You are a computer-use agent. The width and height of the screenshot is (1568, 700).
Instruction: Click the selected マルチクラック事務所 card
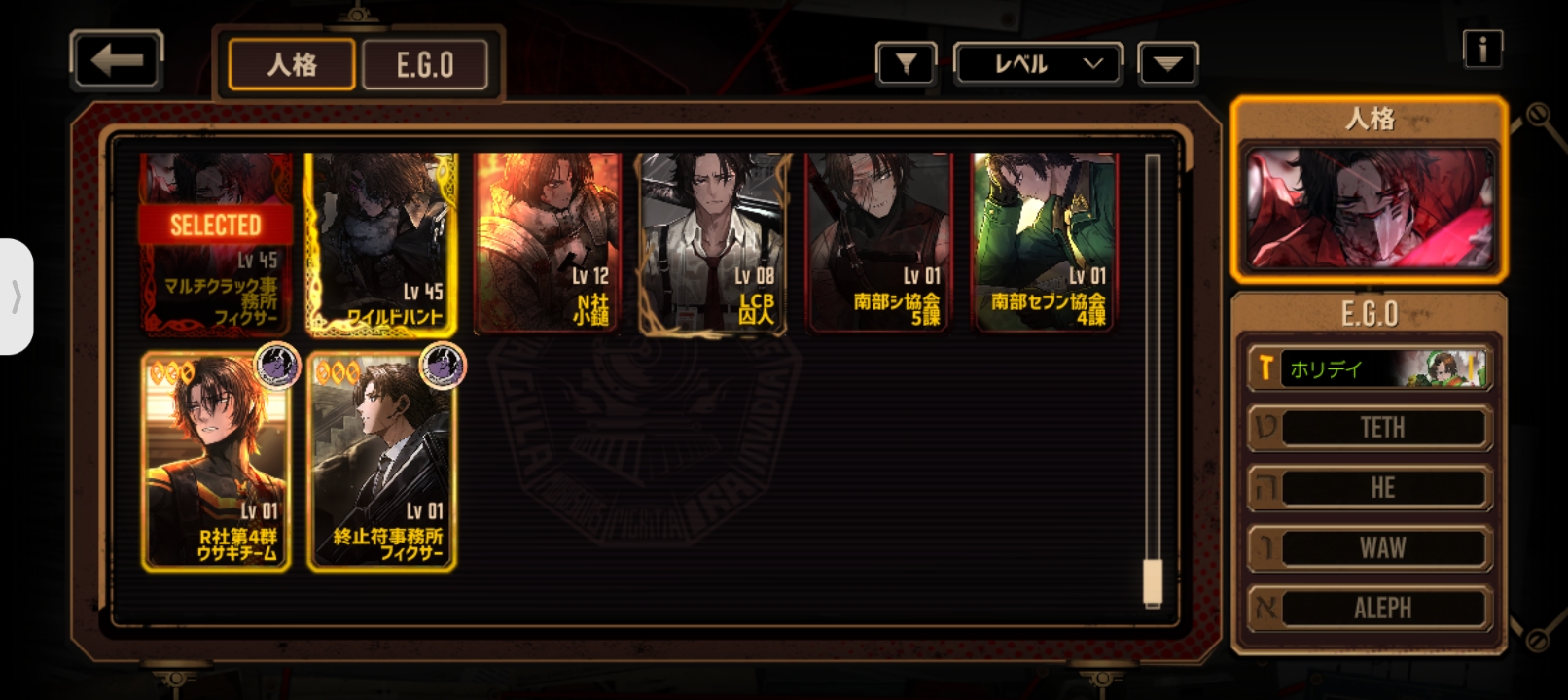[216, 243]
